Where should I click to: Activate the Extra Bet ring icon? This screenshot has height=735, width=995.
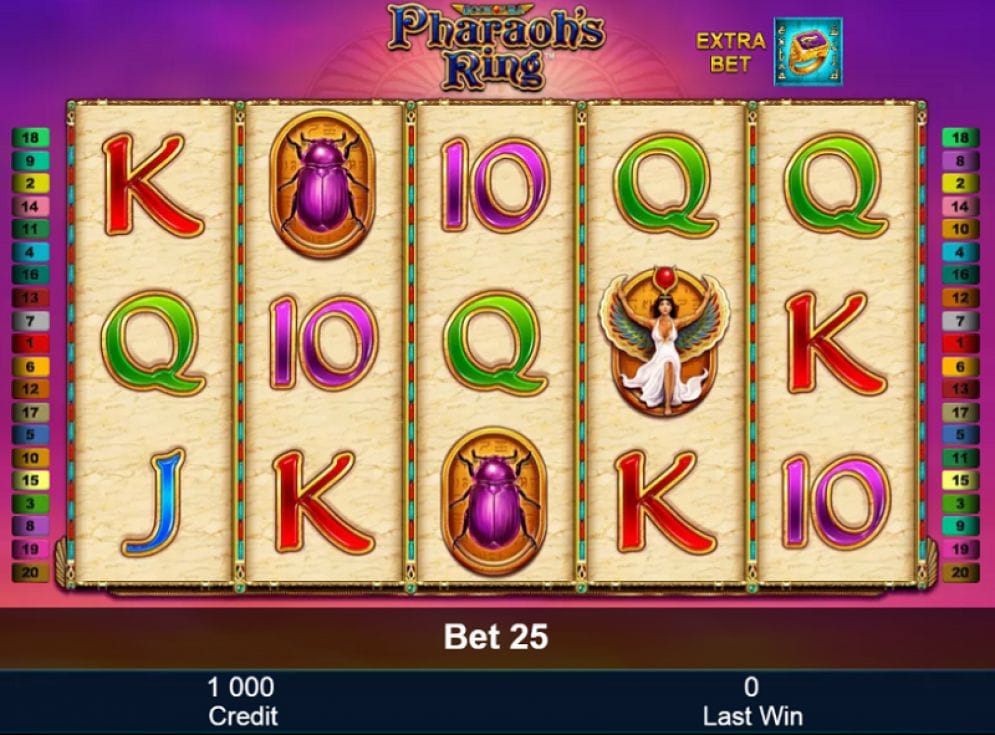[807, 51]
